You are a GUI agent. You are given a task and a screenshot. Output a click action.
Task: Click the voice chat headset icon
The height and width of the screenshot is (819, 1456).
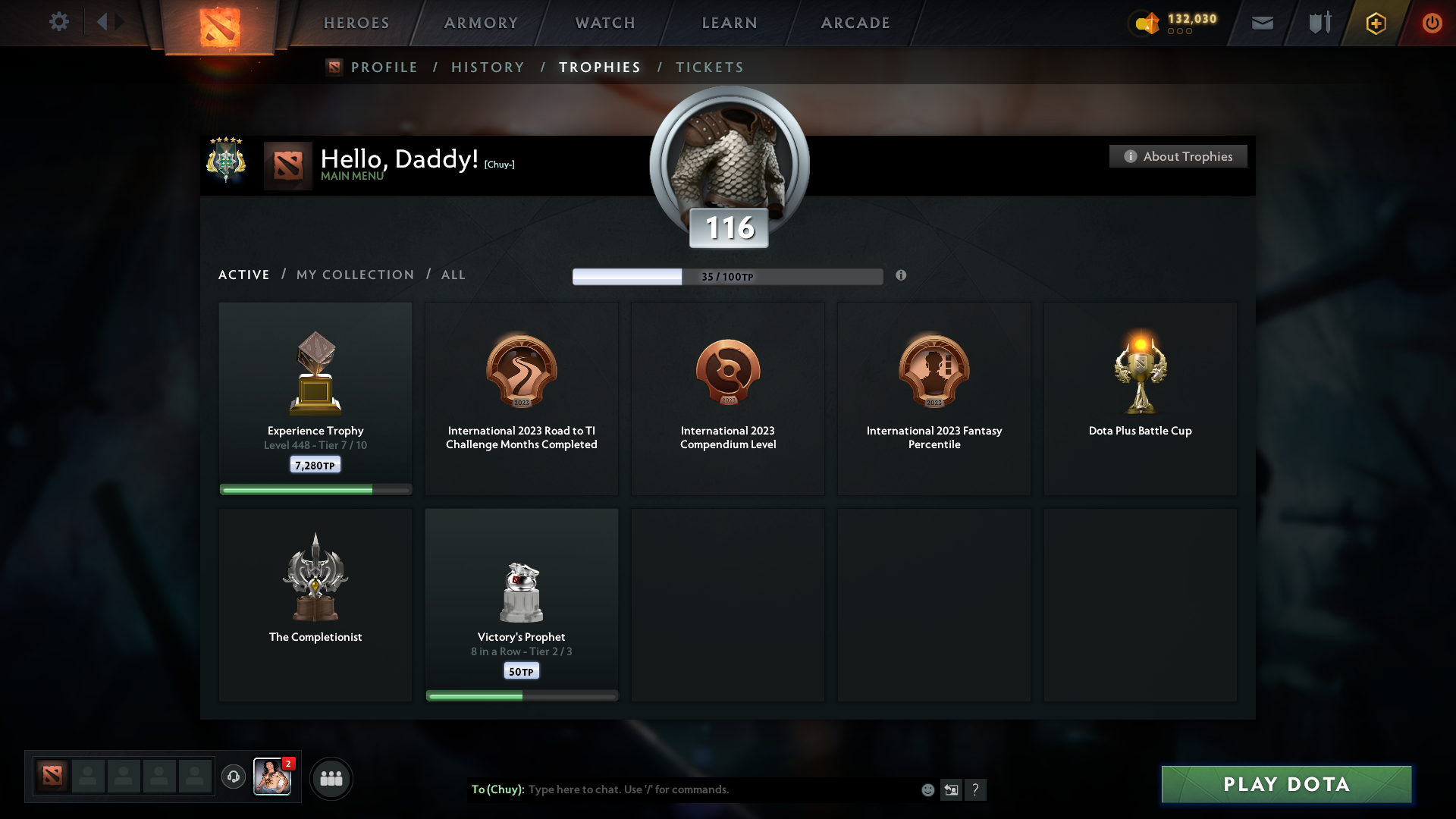234,778
